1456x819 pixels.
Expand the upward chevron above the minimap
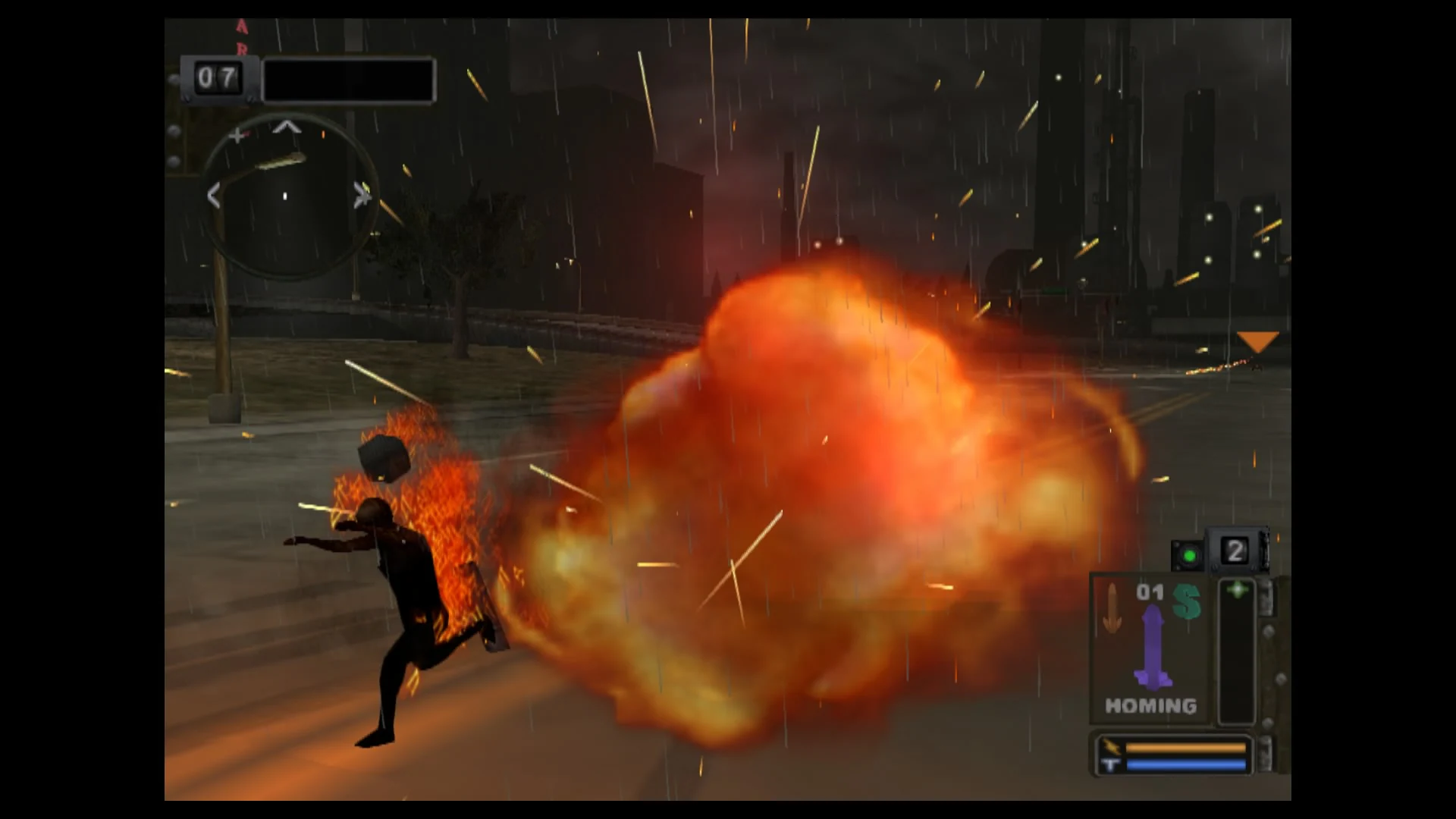[288, 127]
